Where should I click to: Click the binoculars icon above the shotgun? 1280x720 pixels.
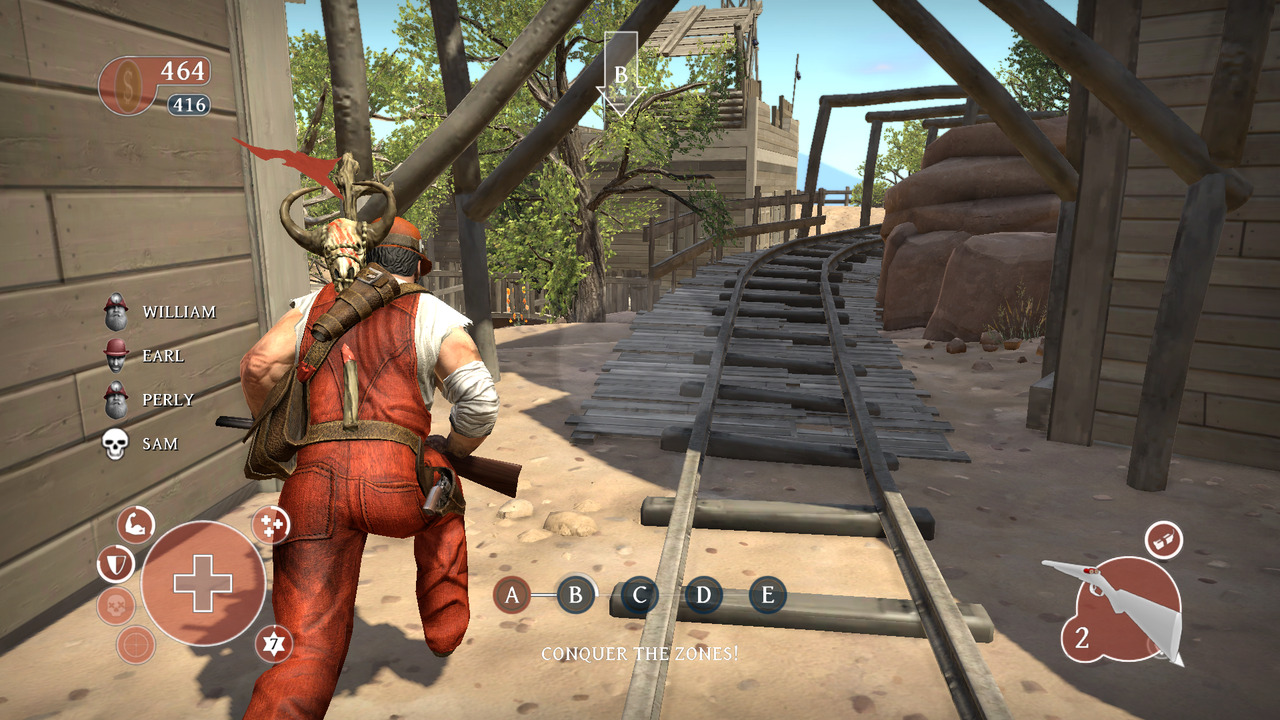coord(1163,540)
